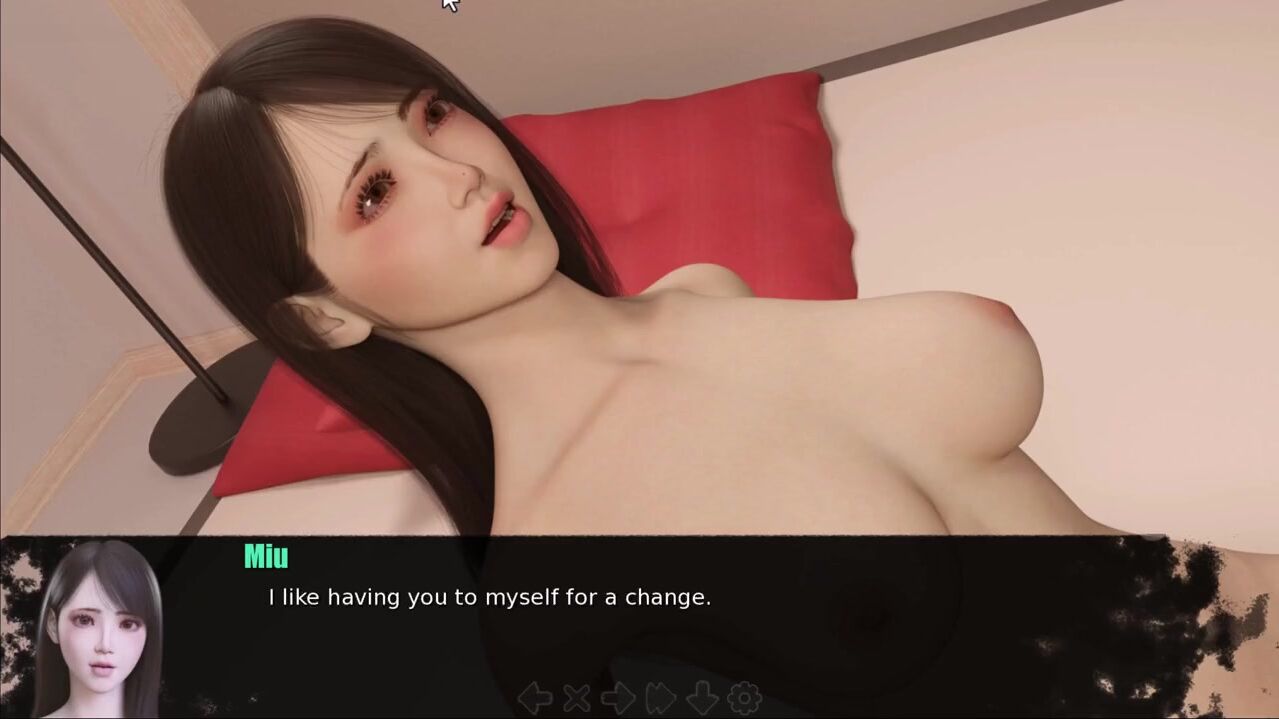
Task: Hide the dialogue box with the X icon
Action: 576,697
